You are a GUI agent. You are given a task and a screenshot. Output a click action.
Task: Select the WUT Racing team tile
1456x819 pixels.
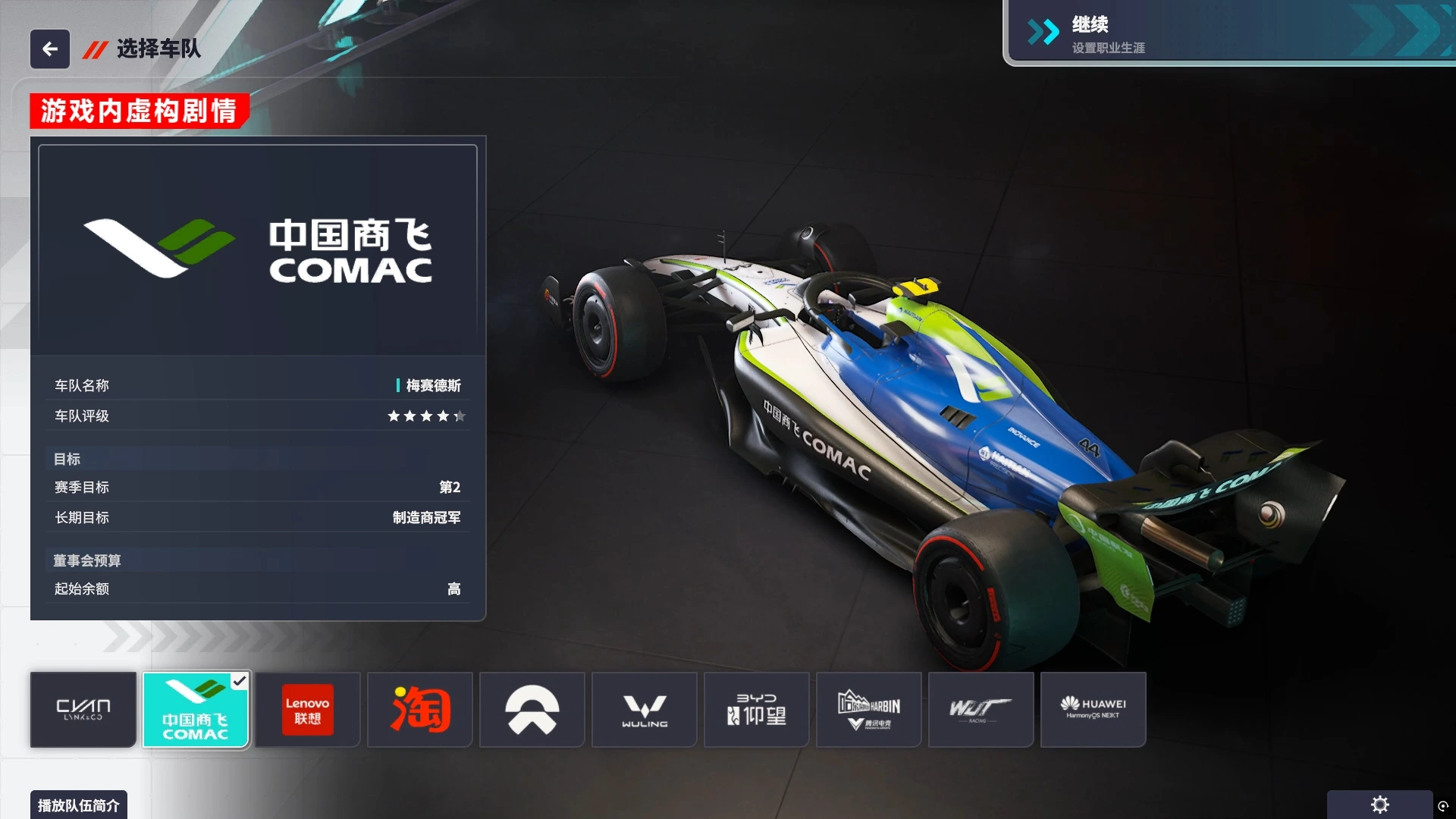coord(981,710)
